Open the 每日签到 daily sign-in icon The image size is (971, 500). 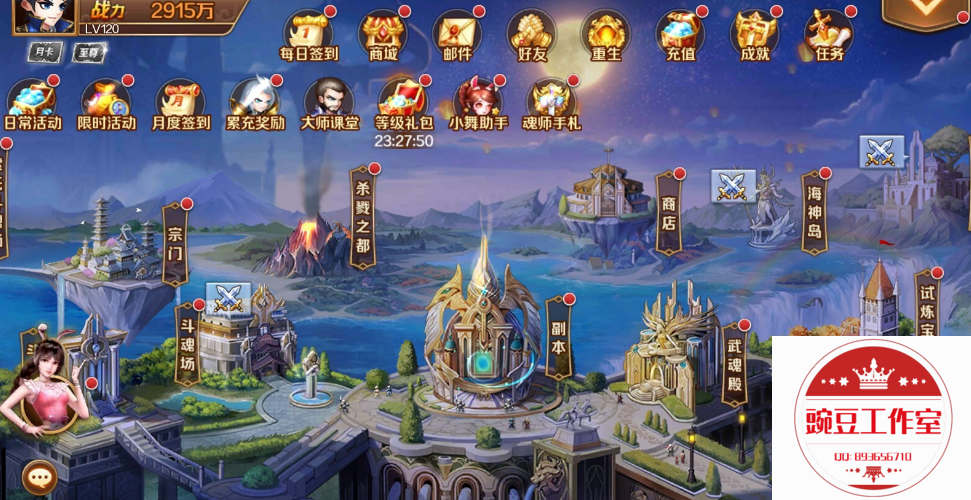click(x=309, y=34)
